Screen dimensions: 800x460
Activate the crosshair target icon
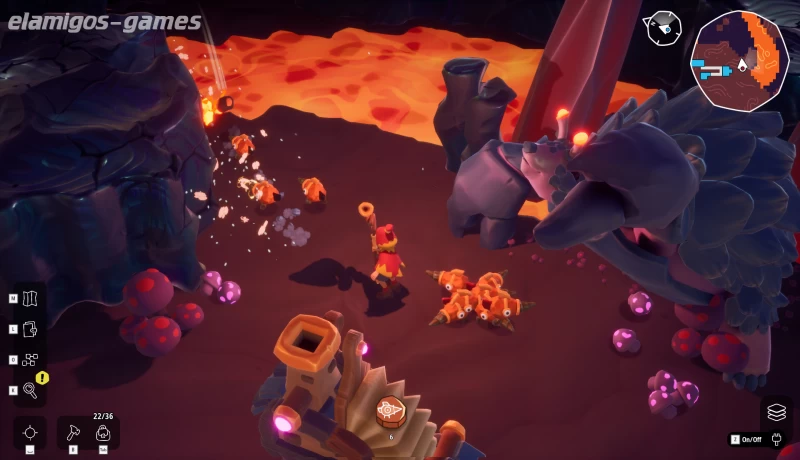click(30, 432)
